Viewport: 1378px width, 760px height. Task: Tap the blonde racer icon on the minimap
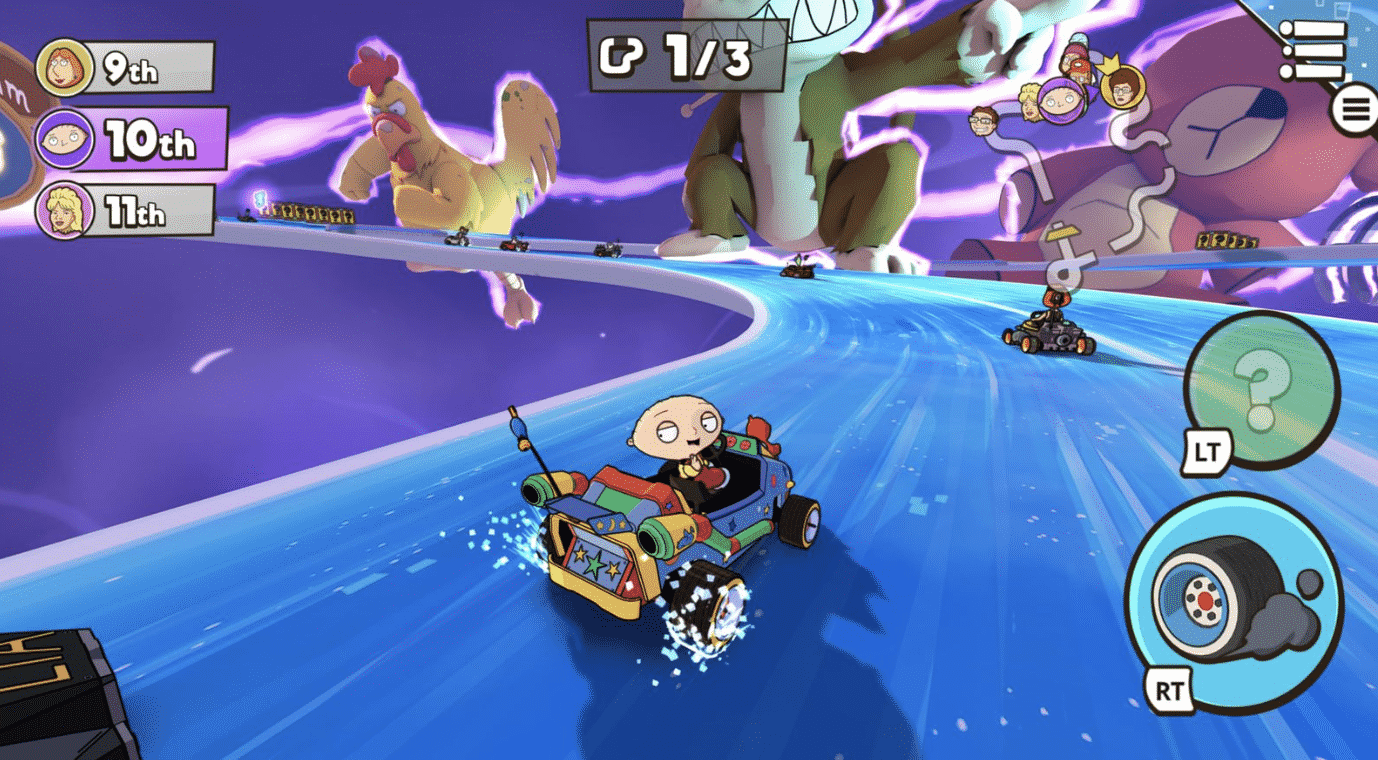1029,105
